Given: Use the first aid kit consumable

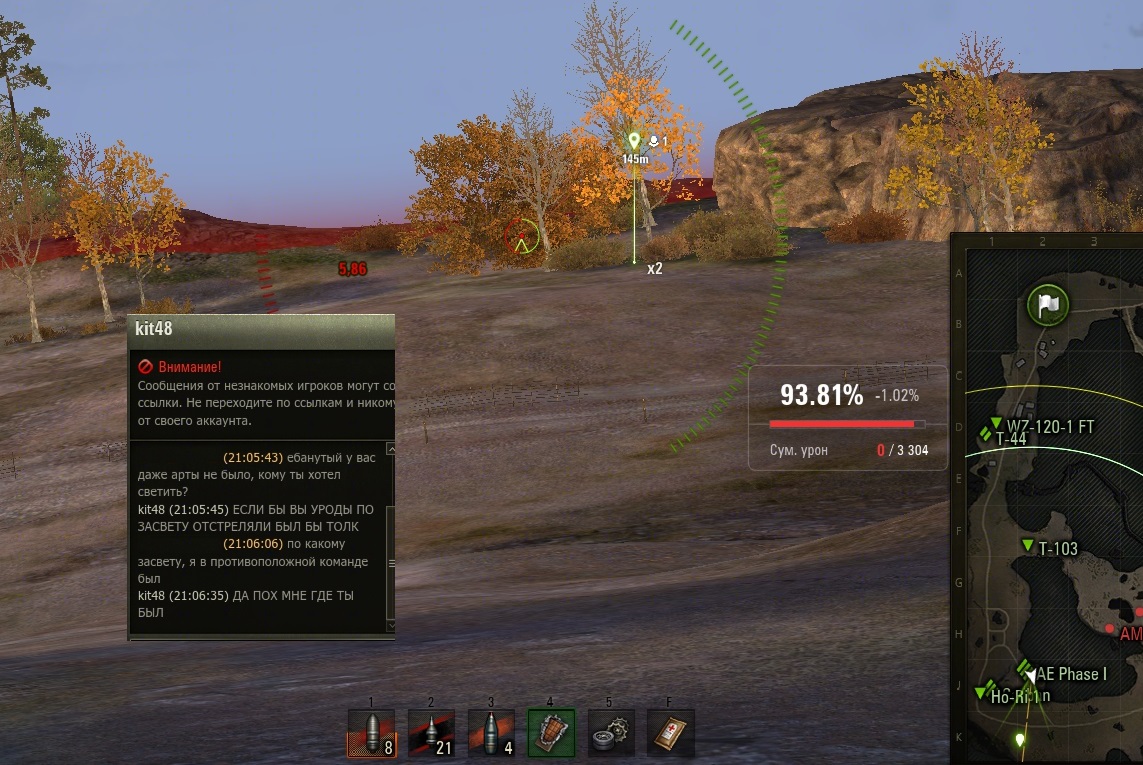Looking at the screenshot, I should pos(670,733).
